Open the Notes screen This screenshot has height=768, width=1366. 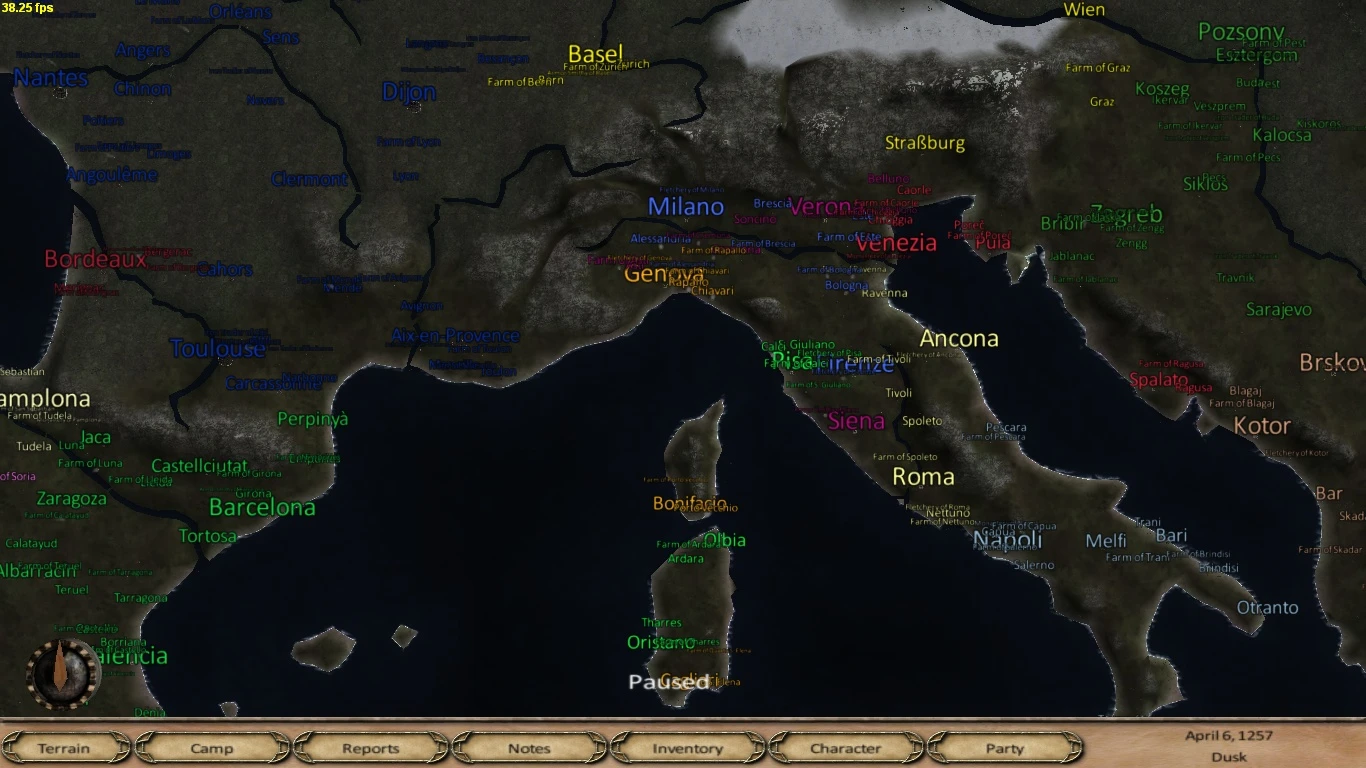[528, 748]
